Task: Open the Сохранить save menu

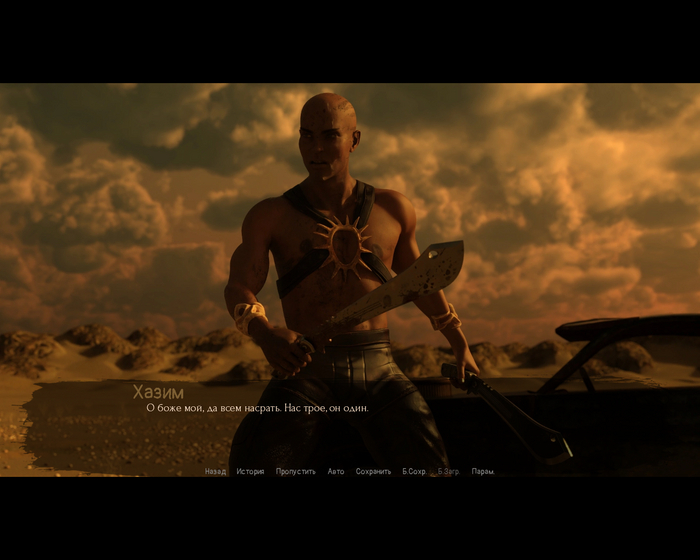Action: [373, 471]
